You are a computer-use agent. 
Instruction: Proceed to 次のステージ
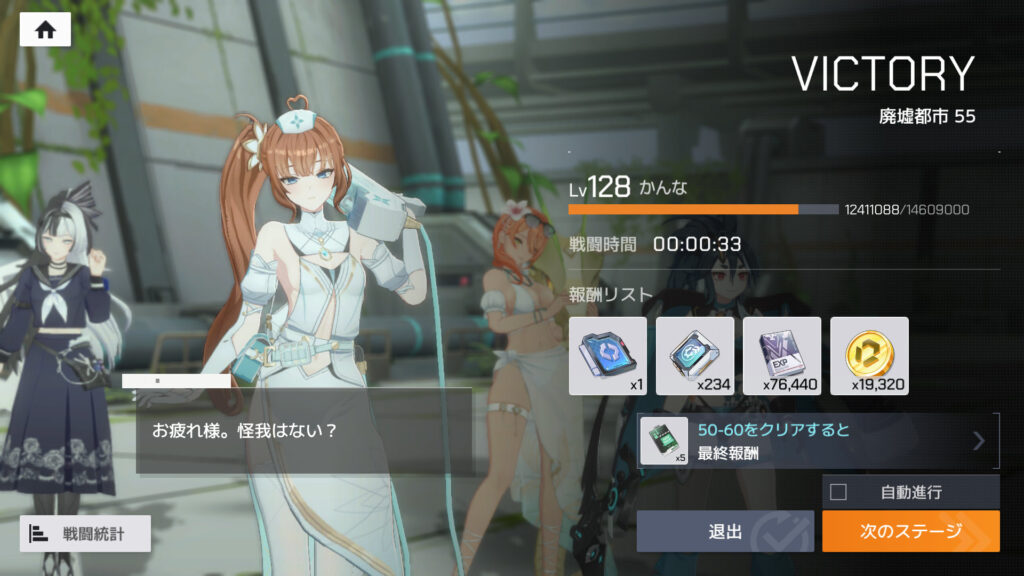coord(910,531)
